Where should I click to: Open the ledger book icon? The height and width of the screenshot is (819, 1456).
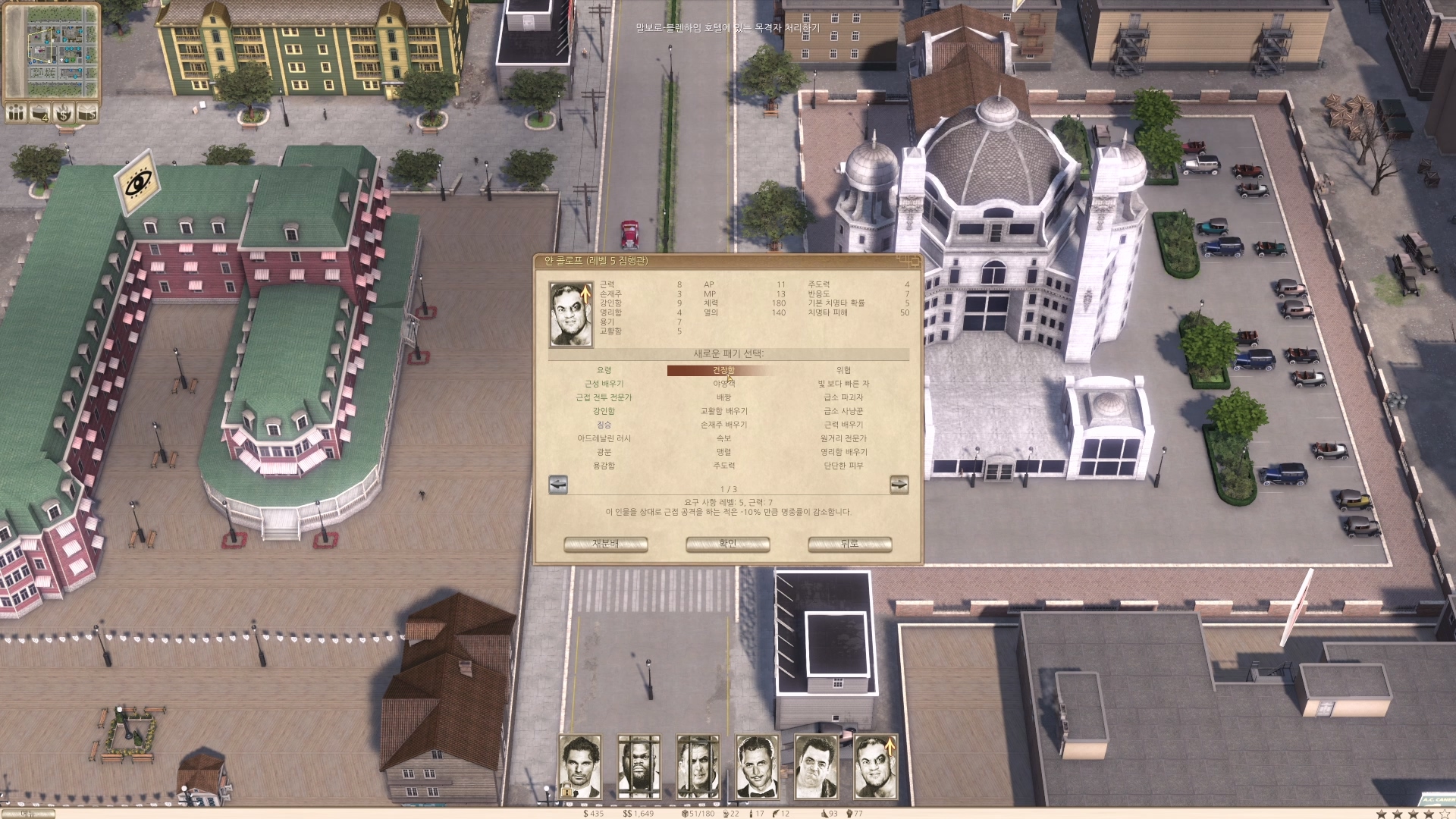click(x=87, y=113)
